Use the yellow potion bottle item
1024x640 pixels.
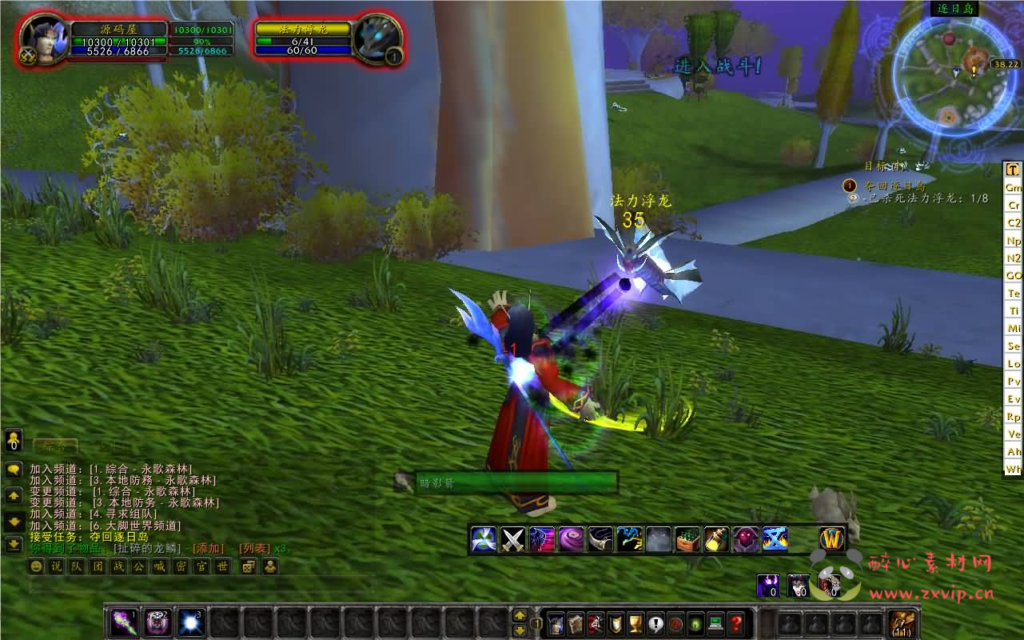click(716, 540)
